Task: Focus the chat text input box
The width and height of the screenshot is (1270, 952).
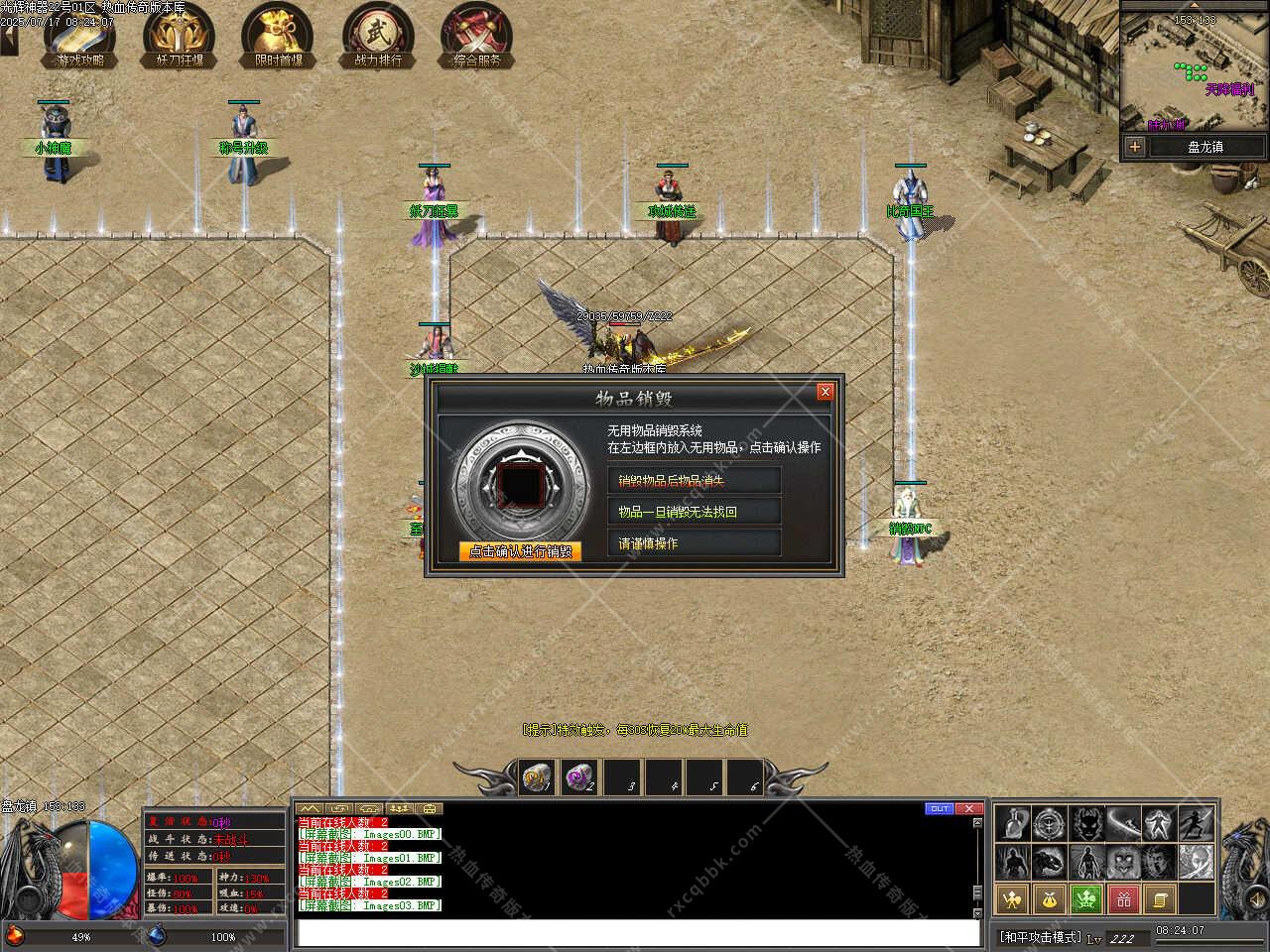Action: point(635,933)
